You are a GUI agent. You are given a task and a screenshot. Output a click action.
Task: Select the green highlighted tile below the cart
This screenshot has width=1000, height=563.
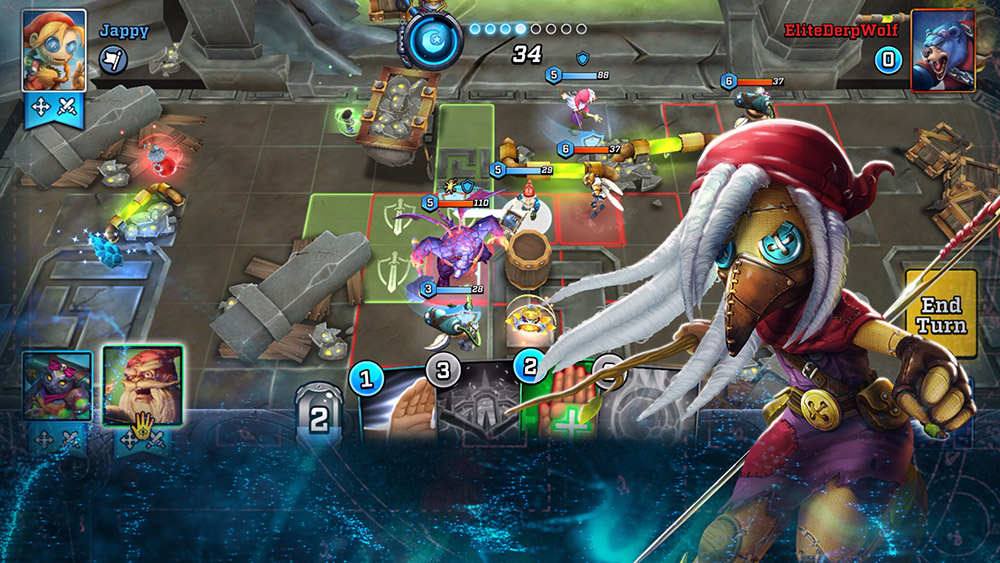pyautogui.click(x=466, y=135)
